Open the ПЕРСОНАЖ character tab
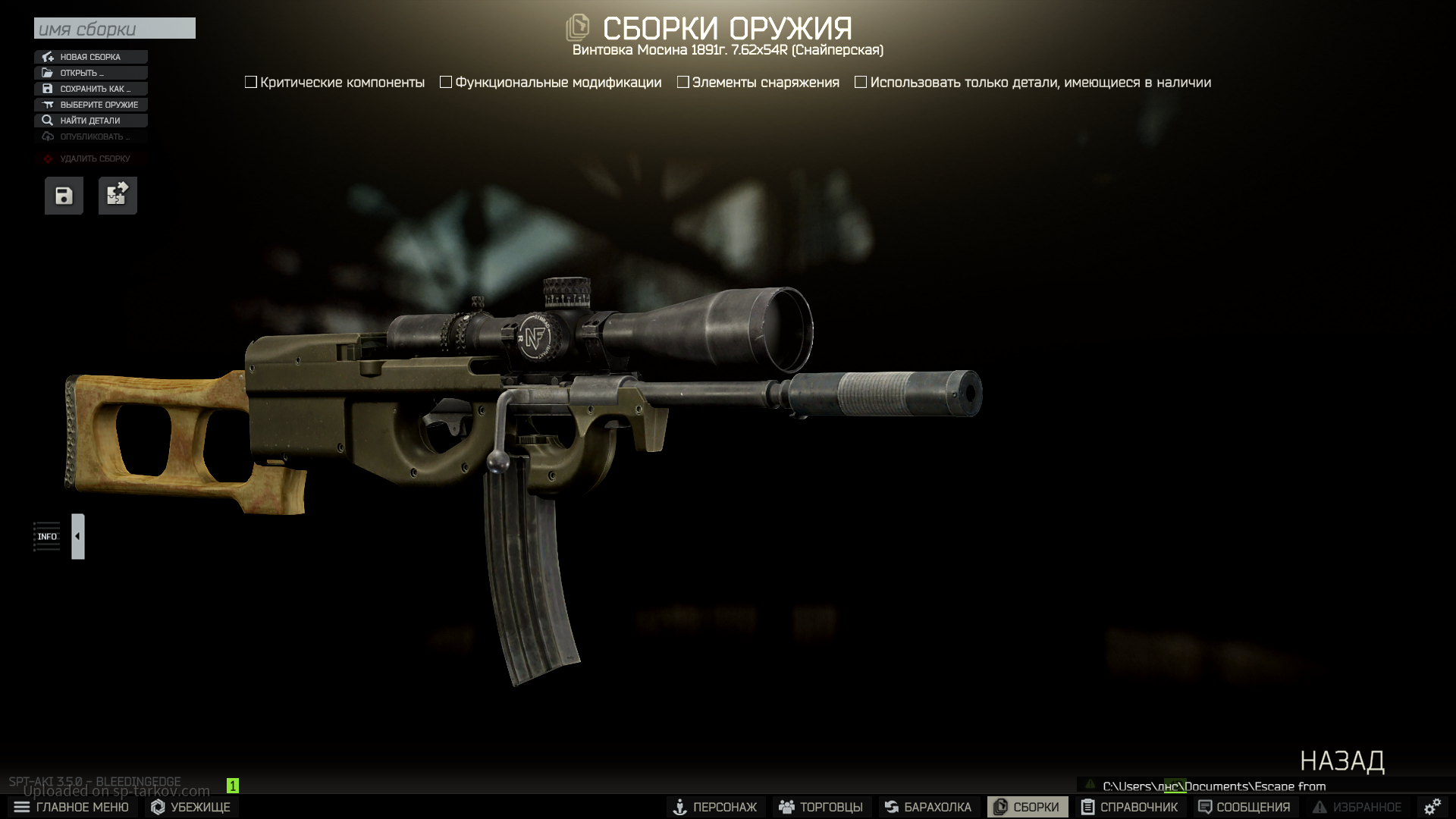Image resolution: width=1456 pixels, height=819 pixels. click(715, 807)
